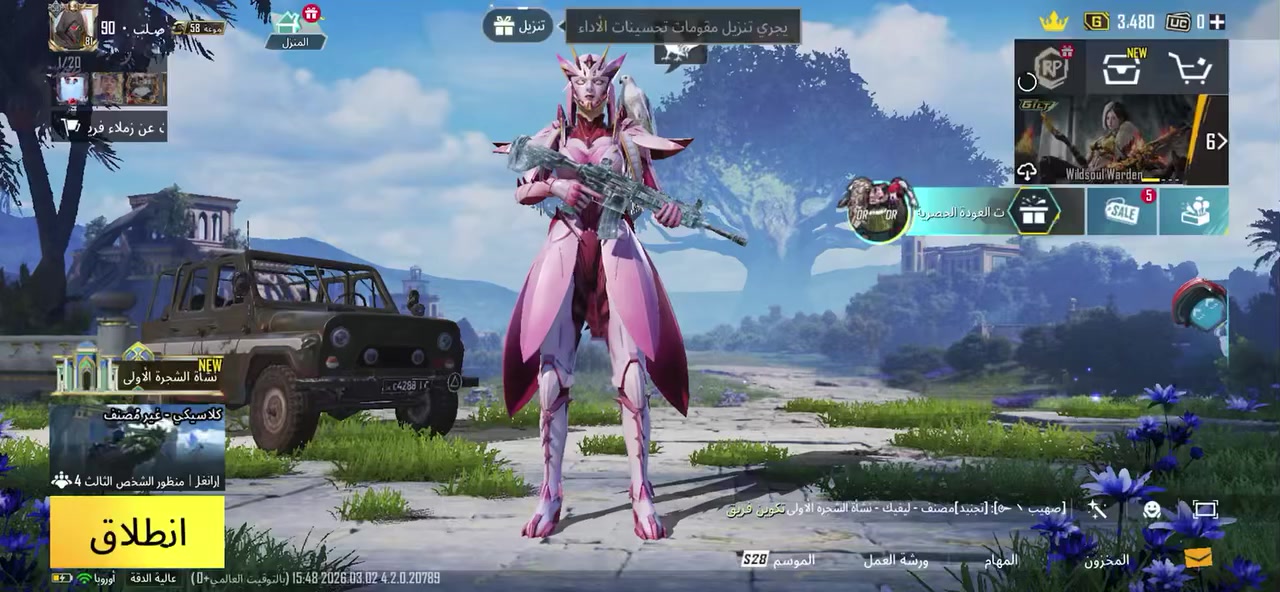Open the yellow mail envelope

click(x=1198, y=558)
